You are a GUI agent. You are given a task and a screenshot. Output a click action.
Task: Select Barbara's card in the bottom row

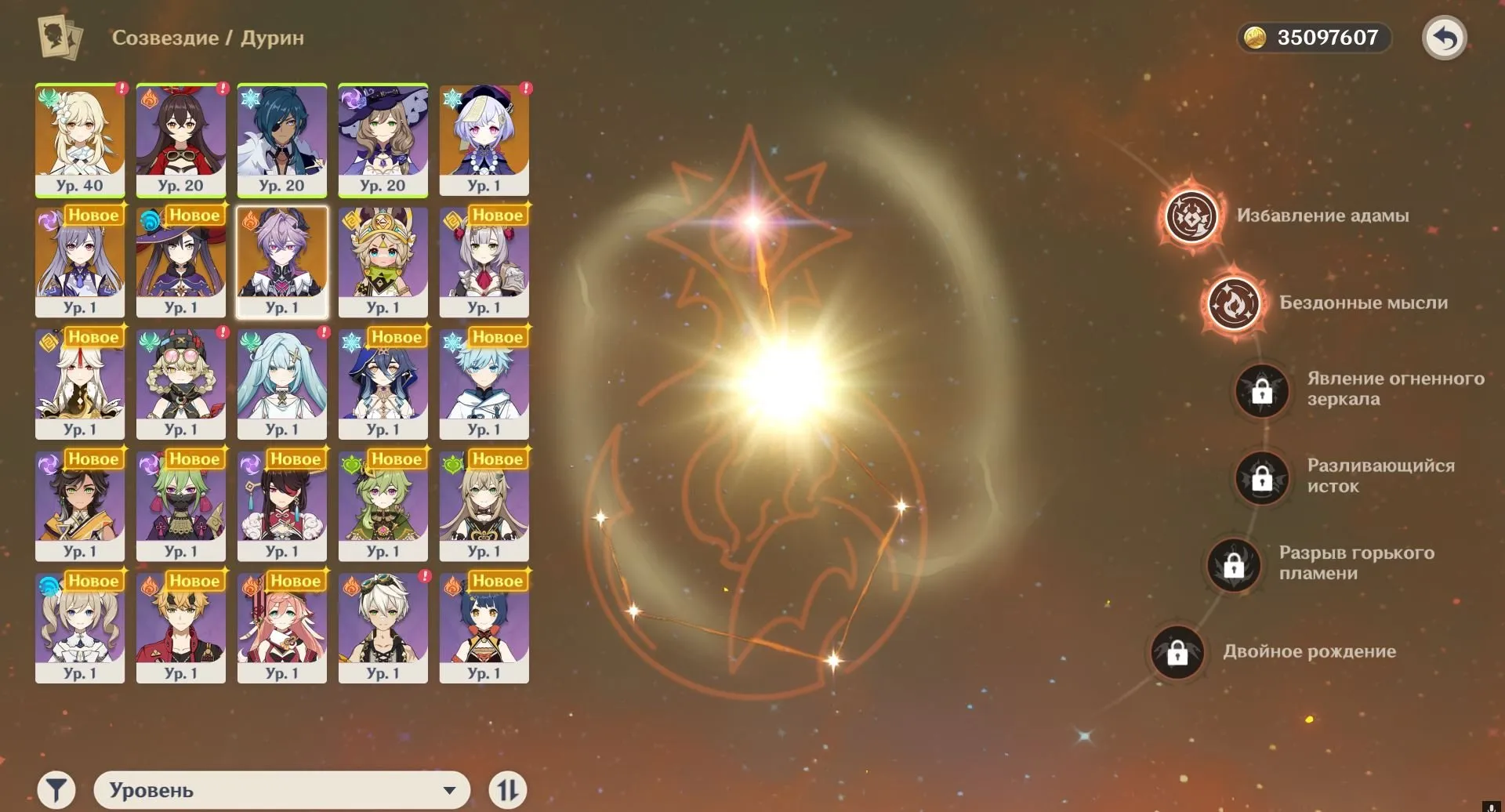tap(79, 625)
